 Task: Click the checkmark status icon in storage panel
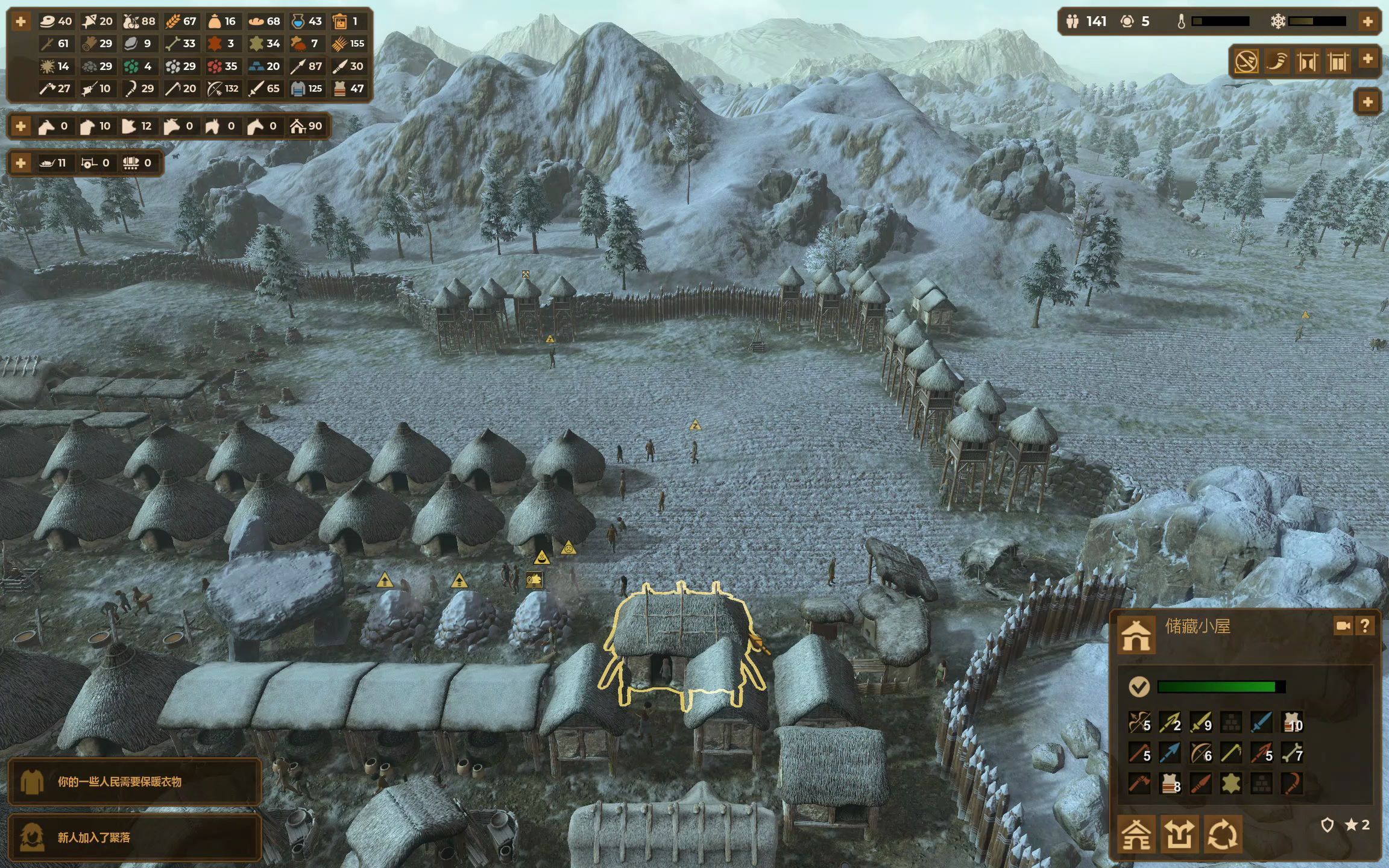pyautogui.click(x=1139, y=687)
